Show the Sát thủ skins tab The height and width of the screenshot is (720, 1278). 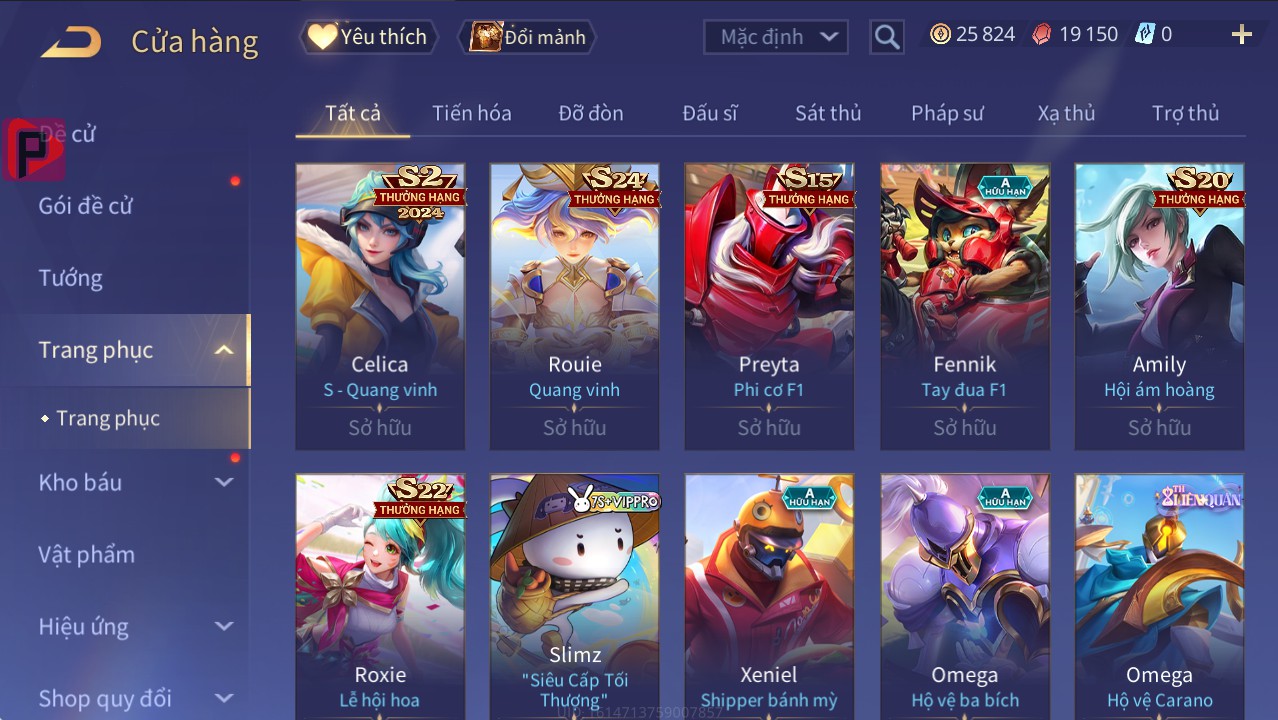coord(827,113)
